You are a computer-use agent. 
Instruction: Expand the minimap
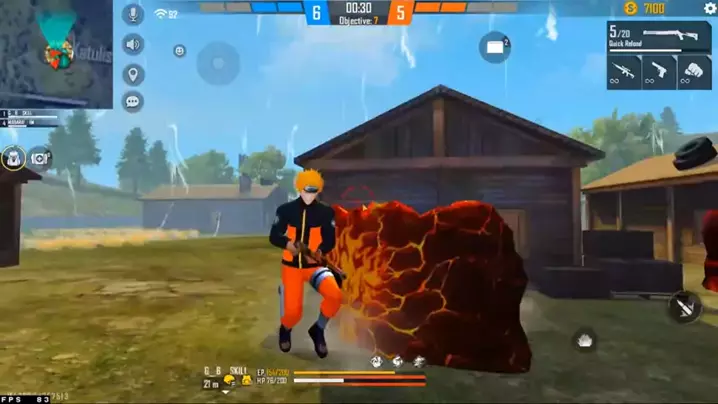[56, 53]
